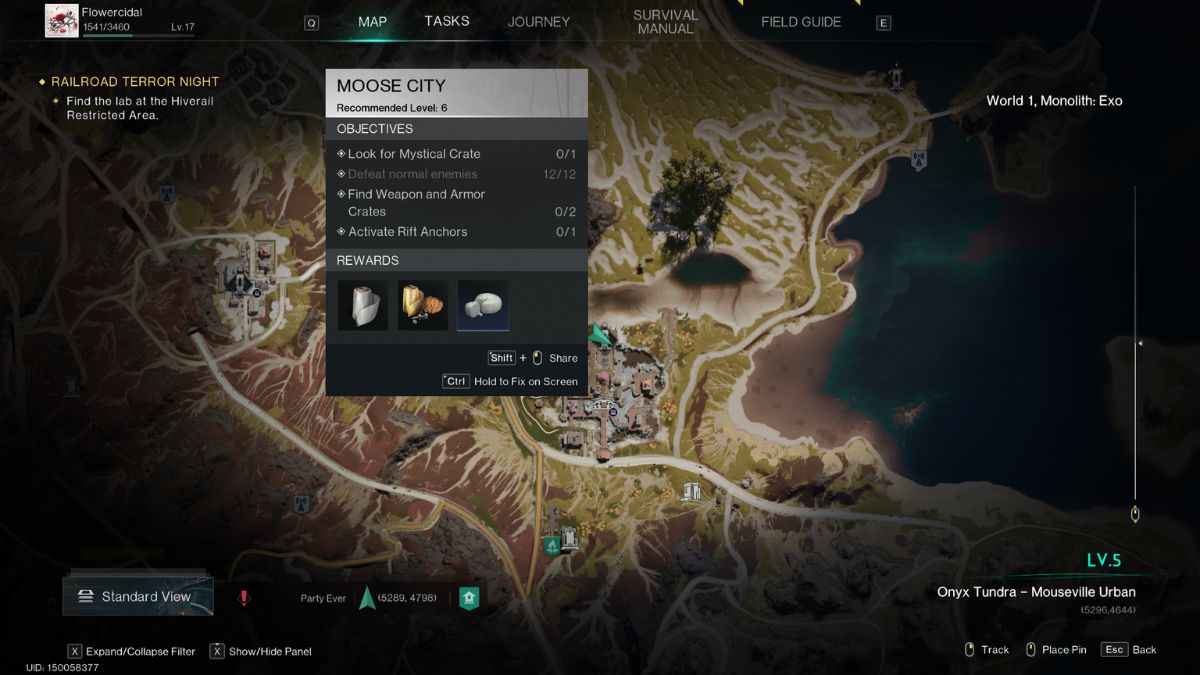The width and height of the screenshot is (1200, 675).
Task: Click the green player arrow beside coordinates
Action: 366,598
